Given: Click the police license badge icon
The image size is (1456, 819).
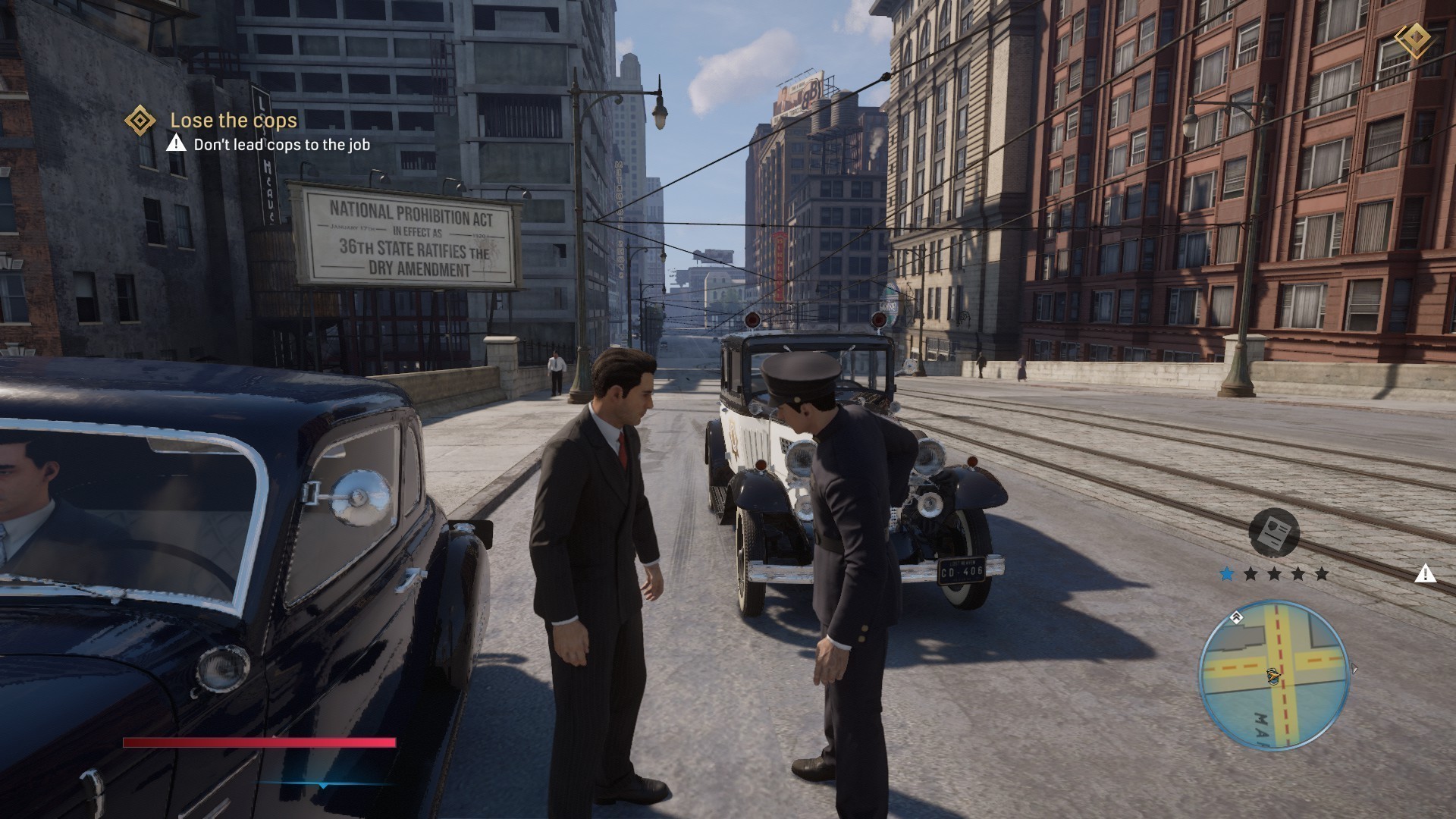Looking at the screenshot, I should coord(1274,532).
